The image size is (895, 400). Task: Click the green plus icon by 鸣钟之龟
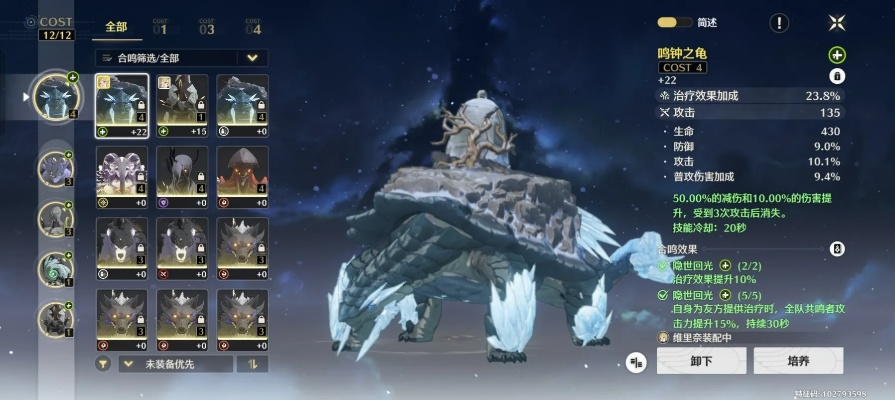(837, 54)
